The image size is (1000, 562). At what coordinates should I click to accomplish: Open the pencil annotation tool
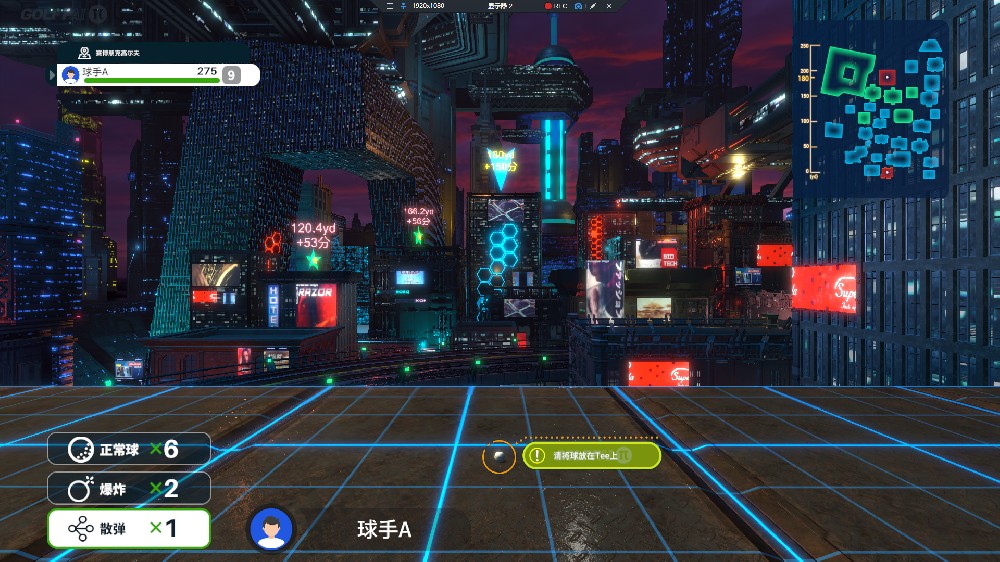coord(592,6)
